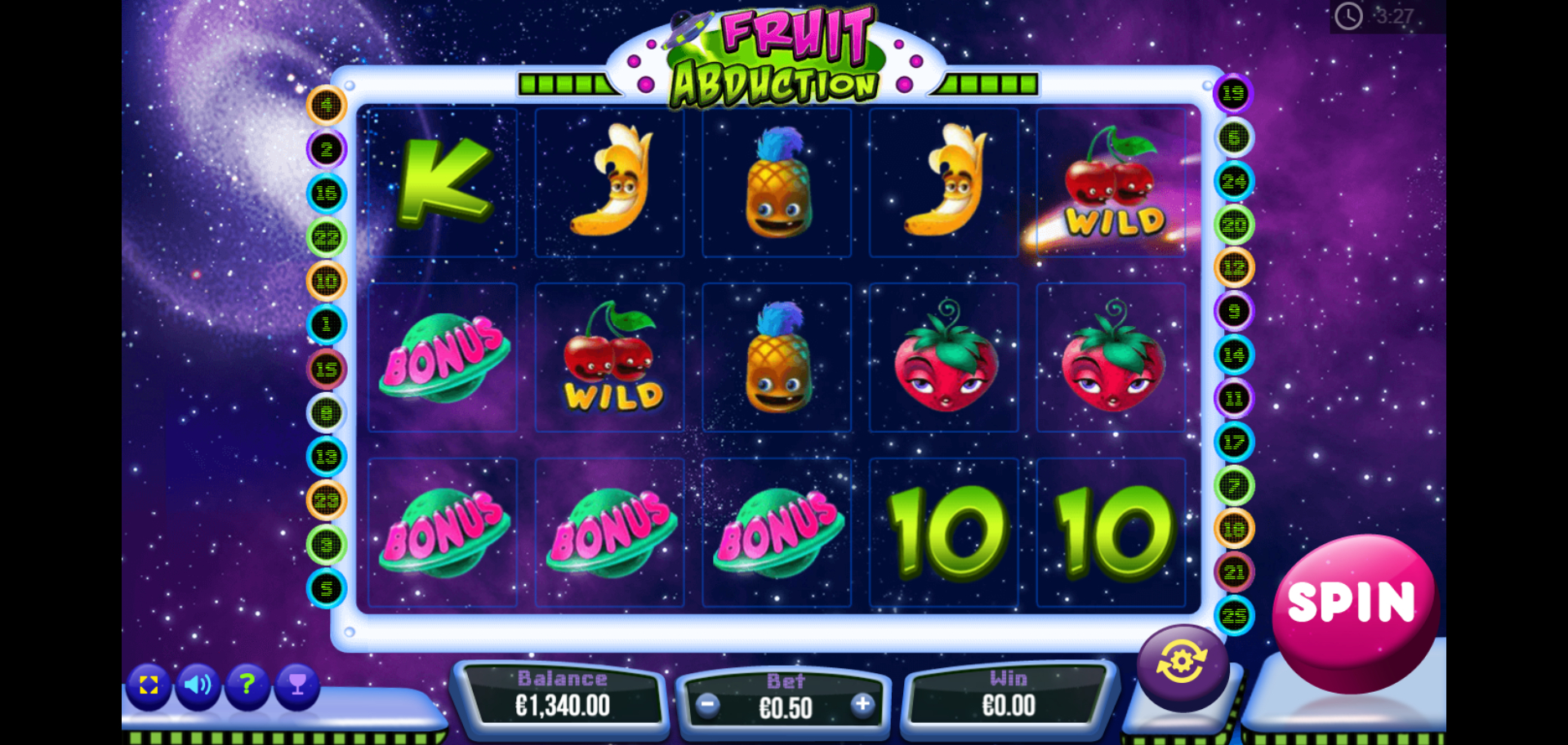The width and height of the screenshot is (1568, 745).
Task: Show payline number 21
Action: (1233, 573)
